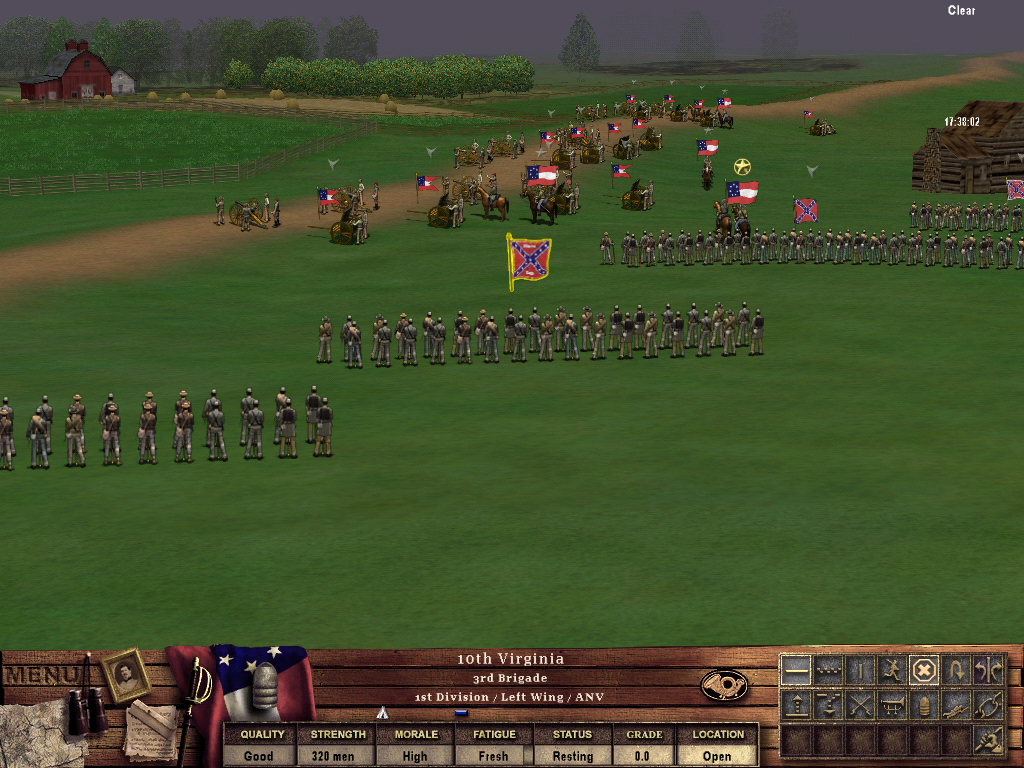Screen dimensions: 1024x768
Task: Open the wooden MENU button
Action: point(41,676)
